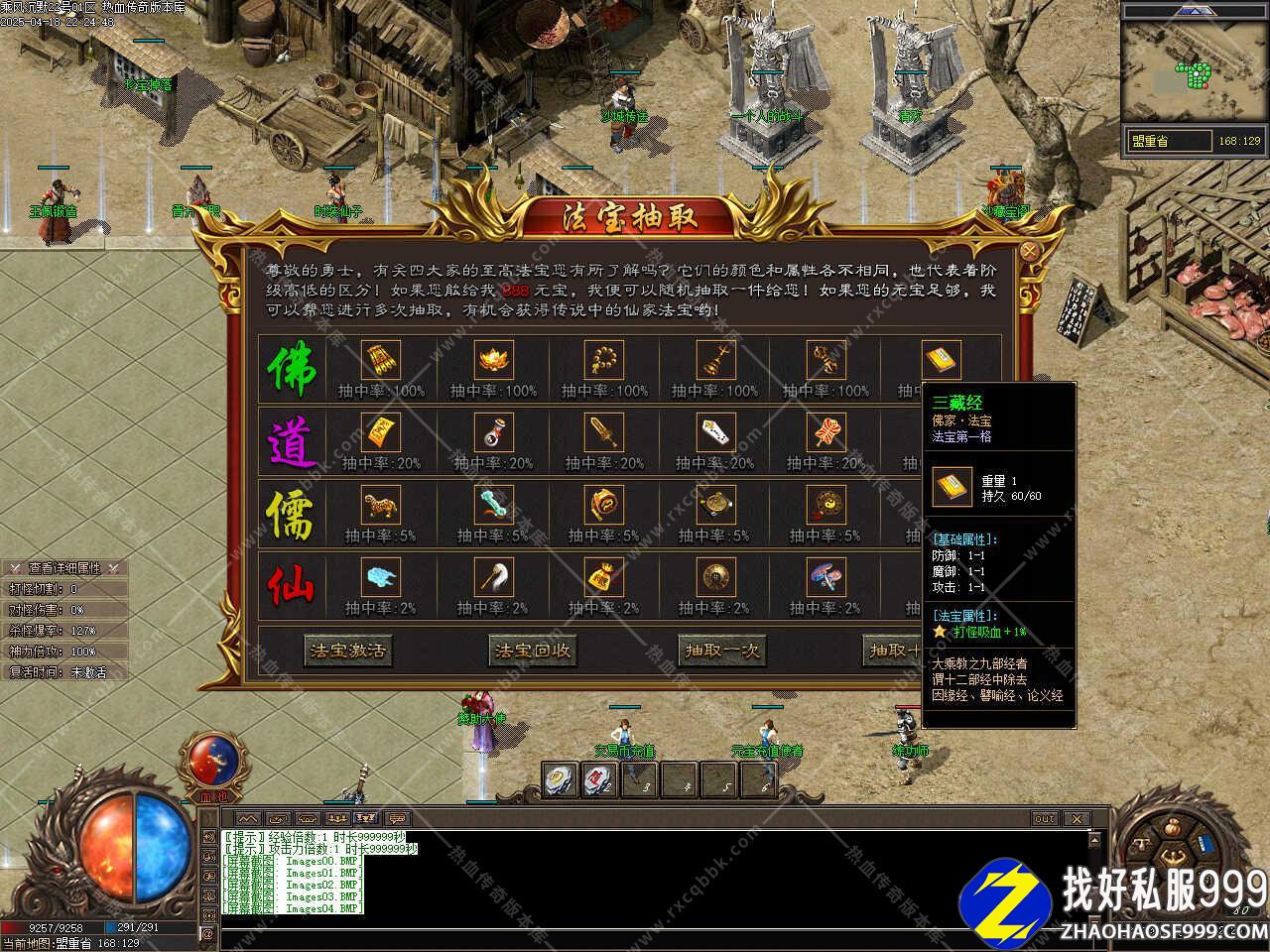This screenshot has height=952, width=1270.
Task: Open 法宝回收 treasure recycling
Action: pos(533,651)
